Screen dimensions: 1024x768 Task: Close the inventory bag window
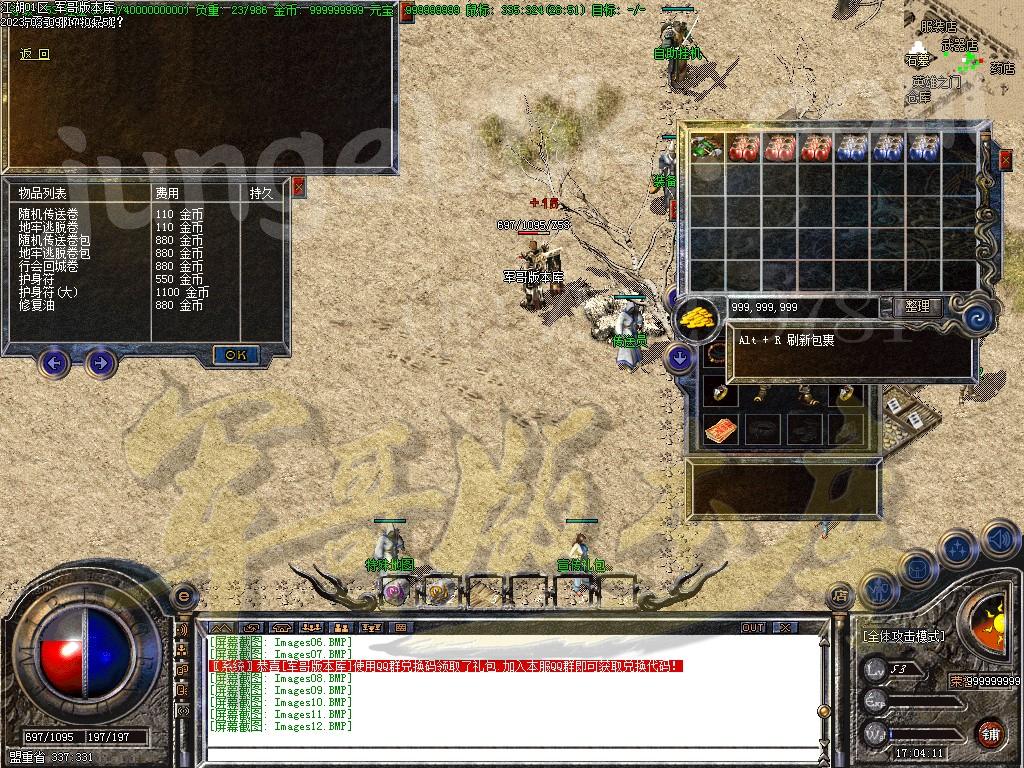(x=1005, y=159)
